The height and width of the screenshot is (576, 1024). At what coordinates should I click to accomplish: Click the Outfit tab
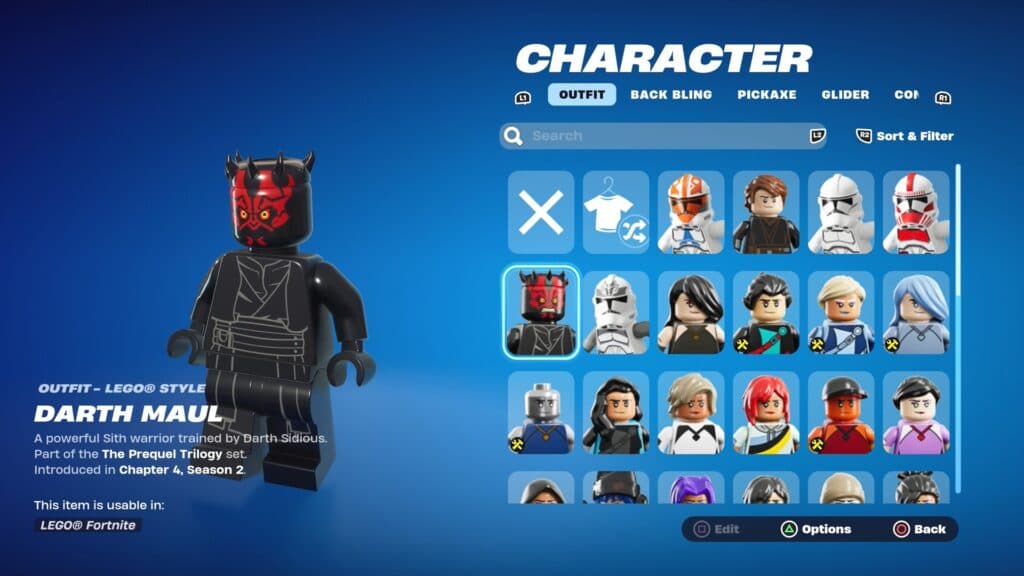click(x=581, y=95)
